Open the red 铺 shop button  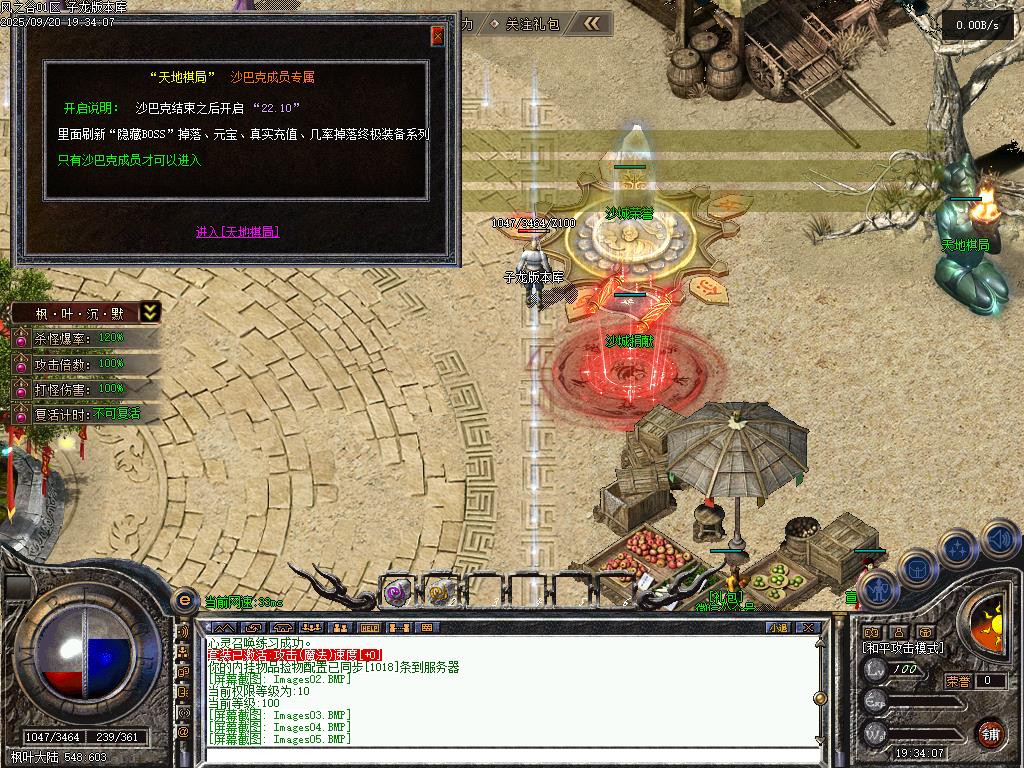[x=991, y=733]
